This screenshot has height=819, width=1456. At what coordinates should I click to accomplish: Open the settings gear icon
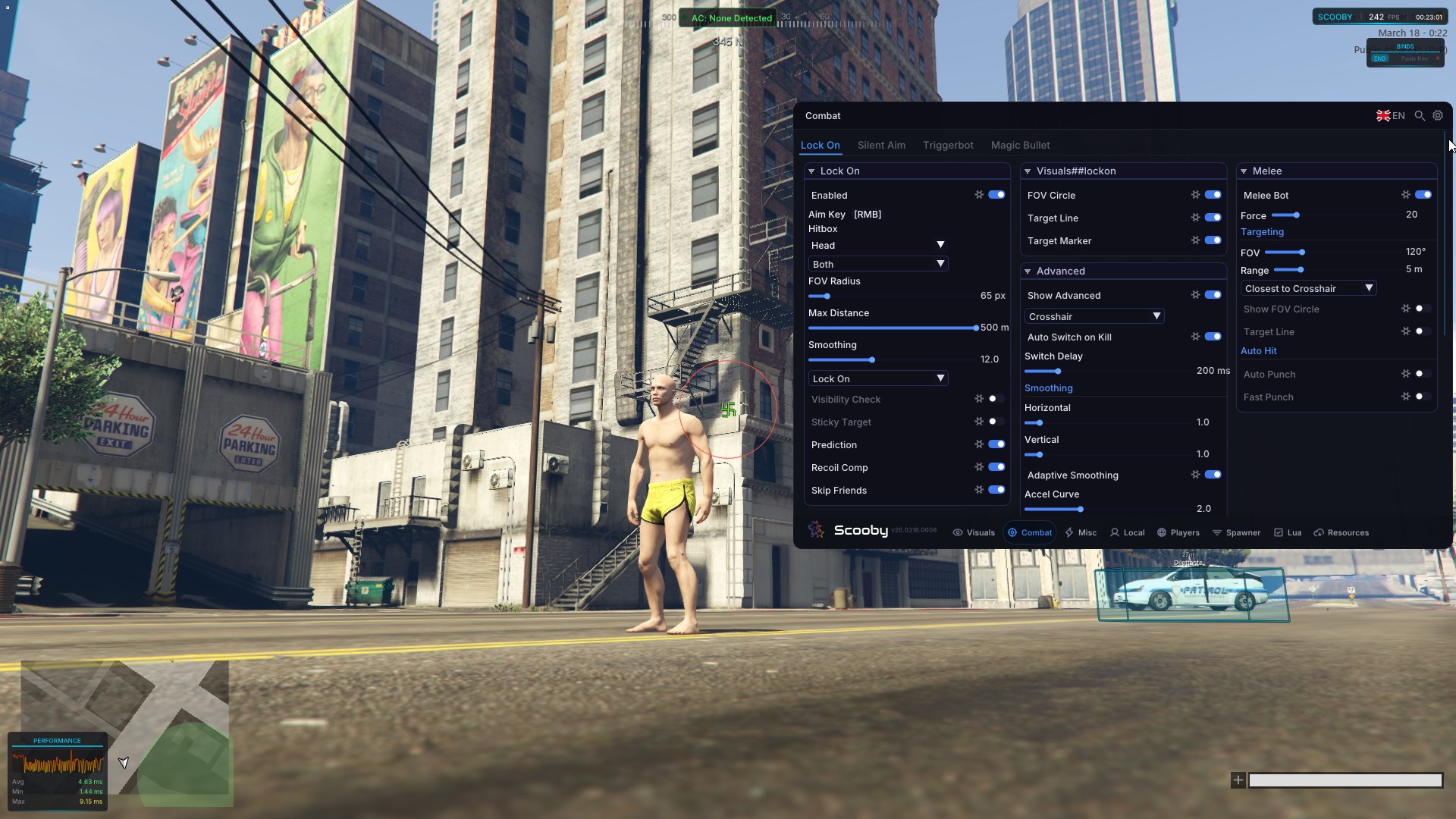coord(1438,115)
